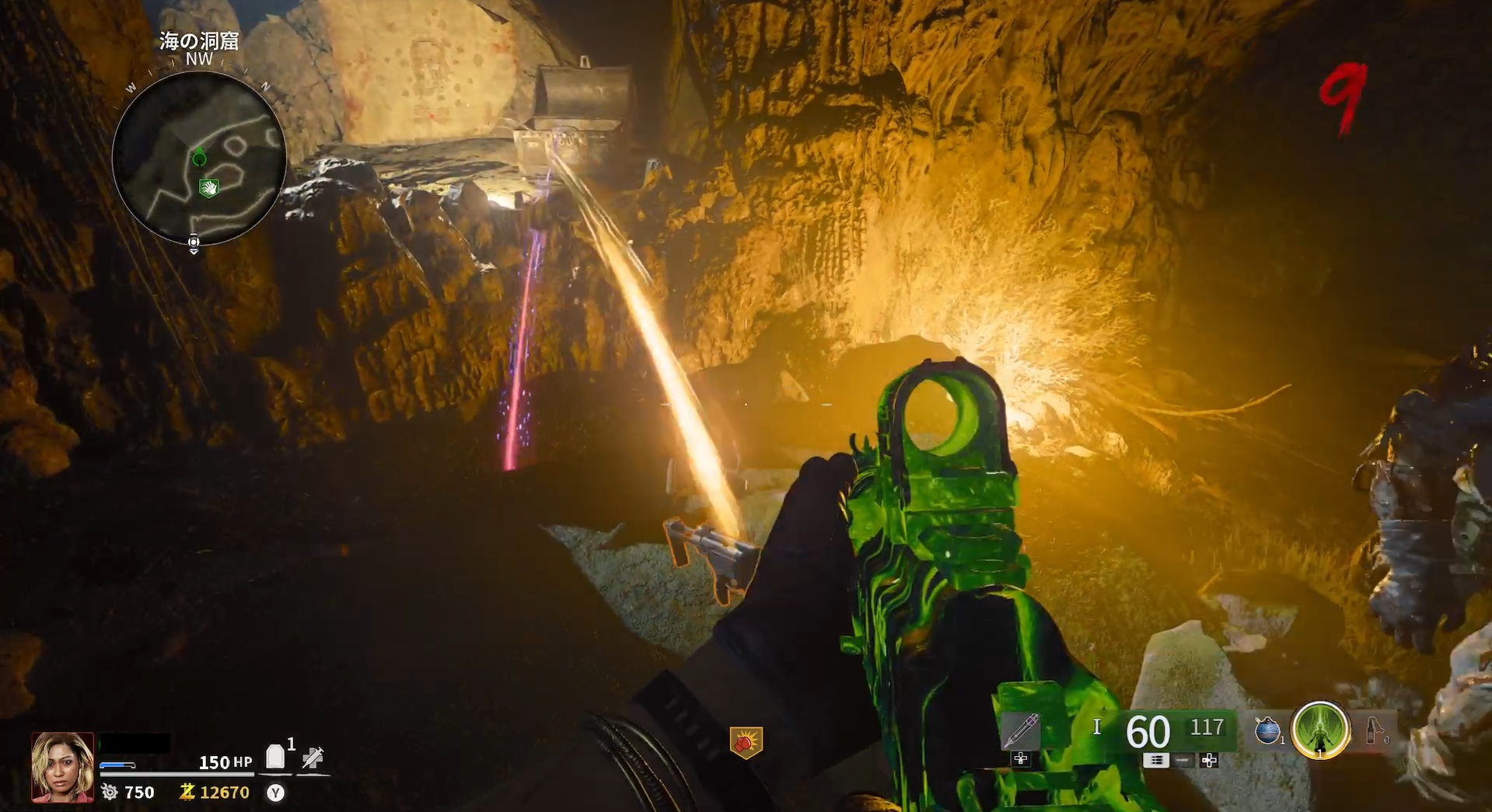Click the salvage gear icon next to 750
The image size is (1492, 812).
(110, 792)
